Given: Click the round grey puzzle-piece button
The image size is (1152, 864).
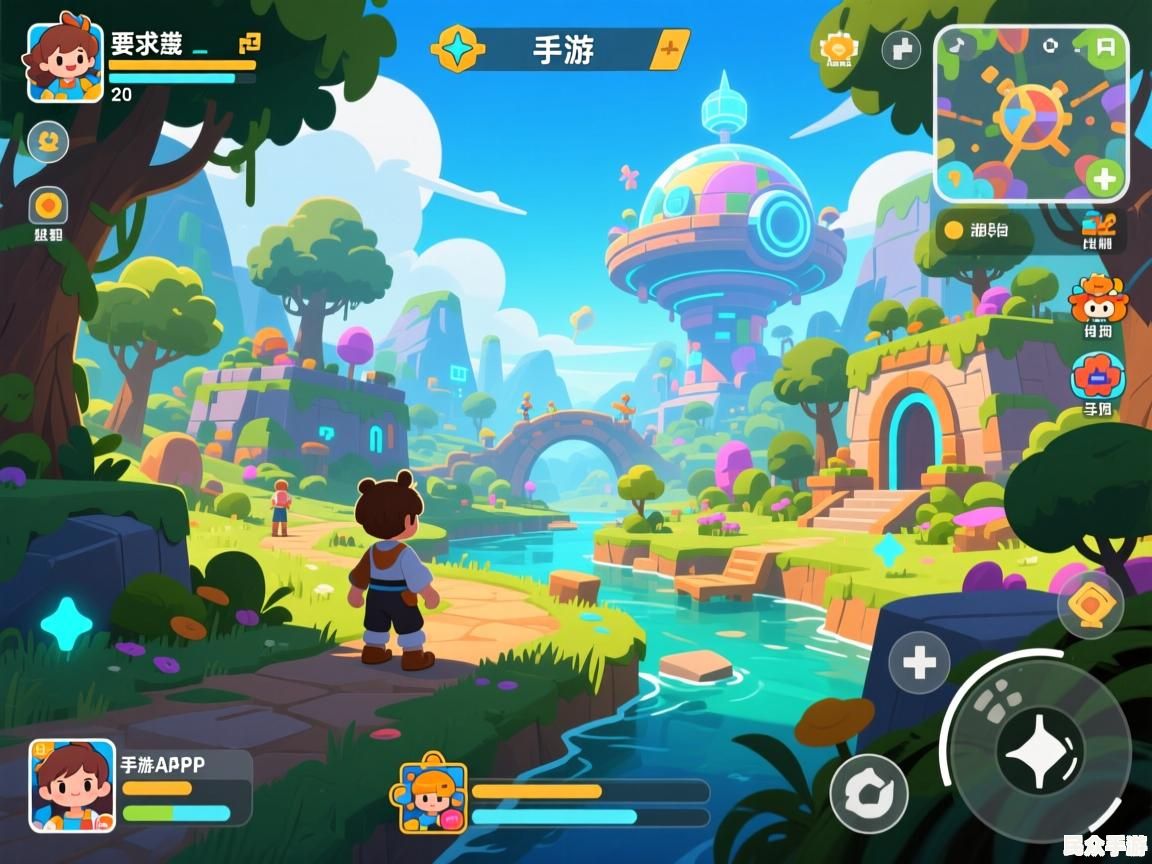Looking at the screenshot, I should pyautogui.click(x=901, y=48).
